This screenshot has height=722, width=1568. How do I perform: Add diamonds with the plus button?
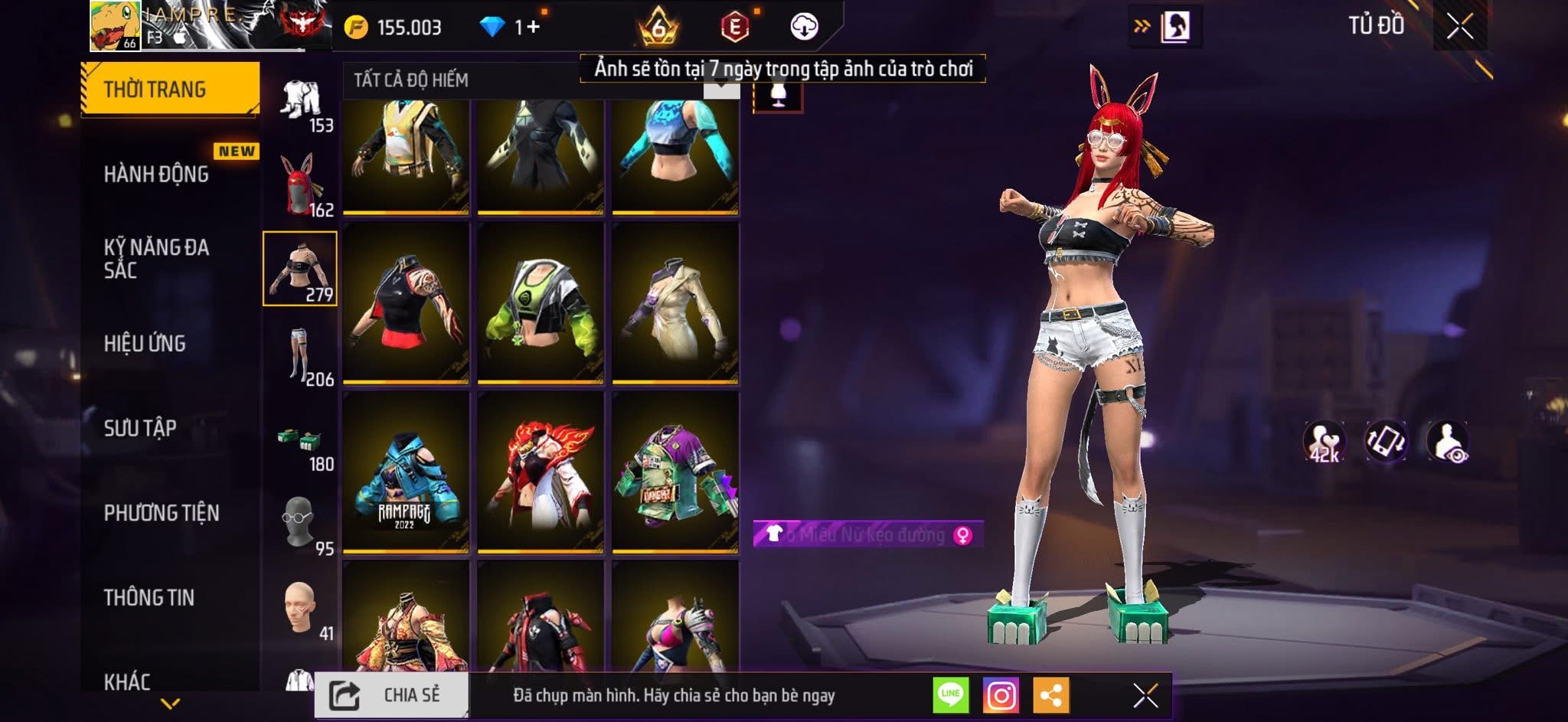point(533,27)
